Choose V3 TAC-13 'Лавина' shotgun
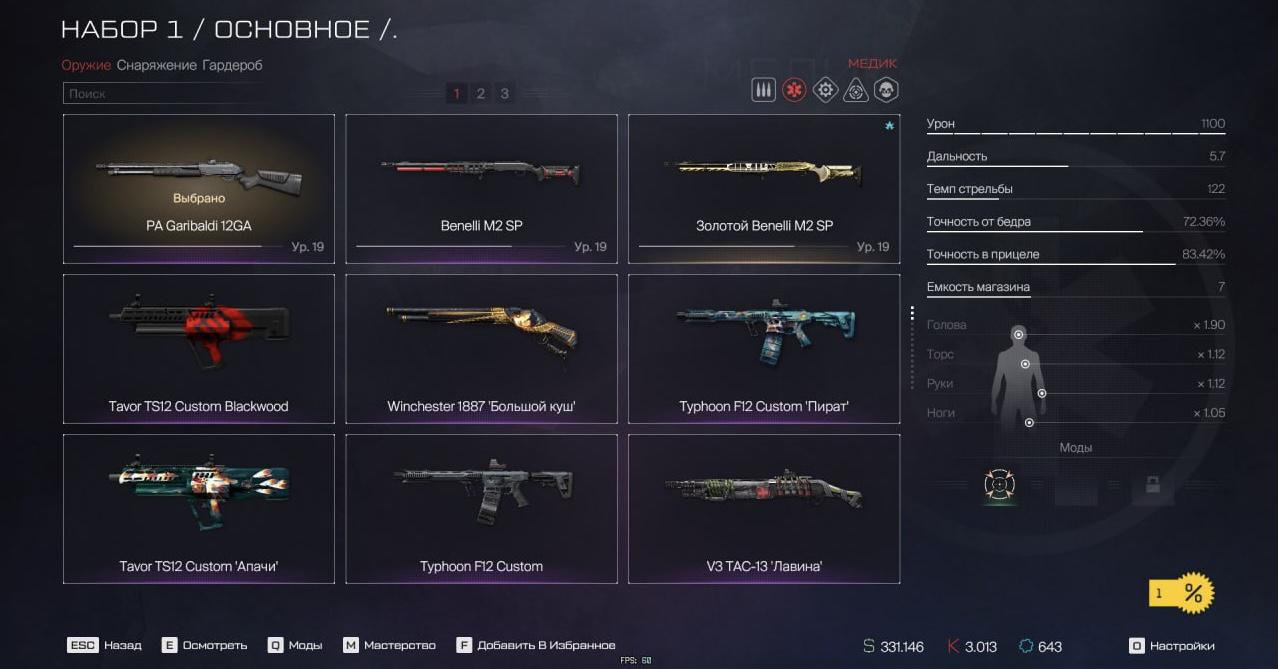Image resolution: width=1278 pixels, height=669 pixels. (764, 508)
